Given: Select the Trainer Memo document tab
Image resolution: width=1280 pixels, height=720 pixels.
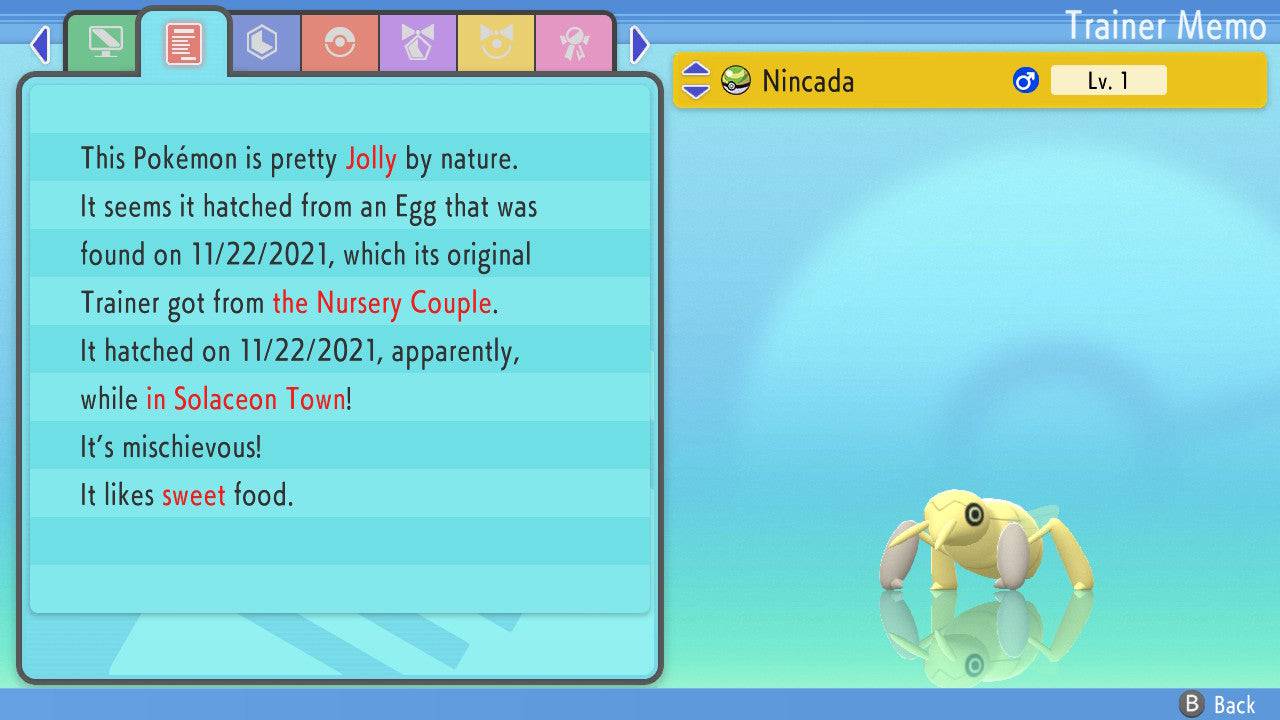Looking at the screenshot, I should point(184,43).
